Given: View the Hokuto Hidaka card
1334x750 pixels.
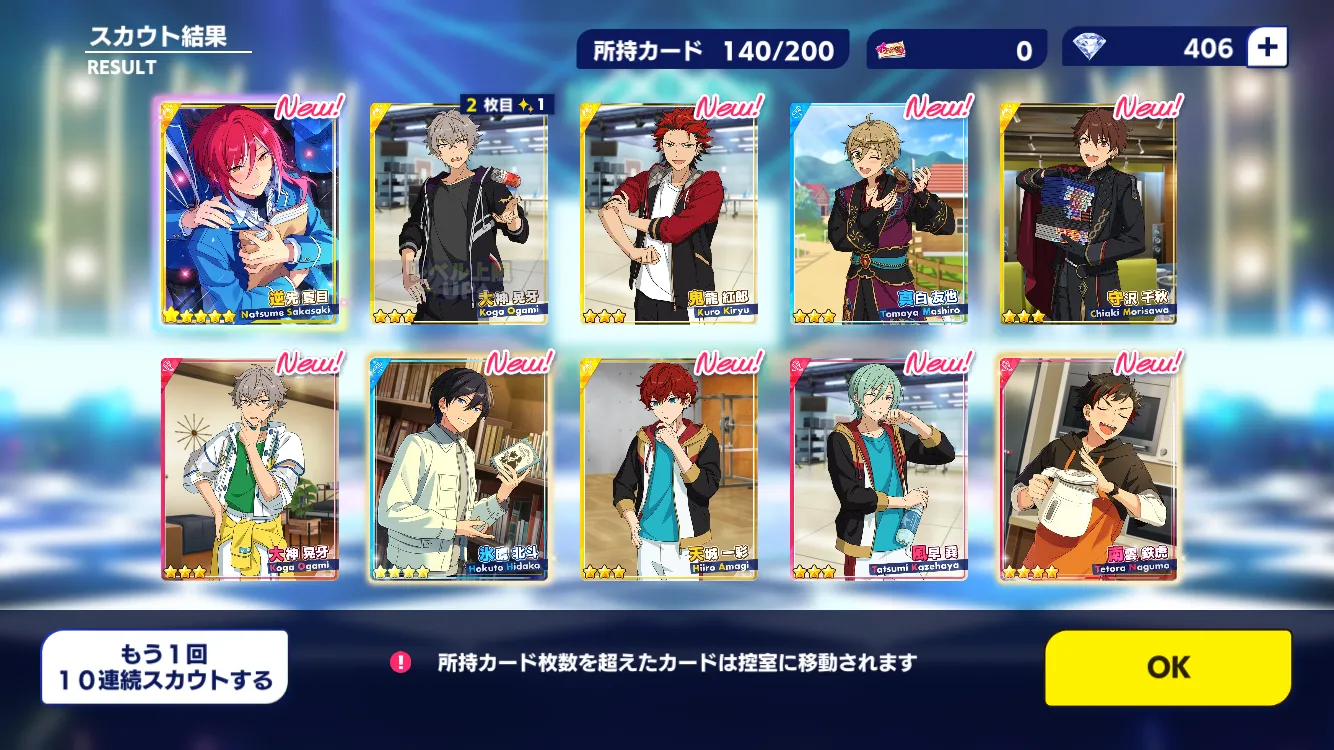Looking at the screenshot, I should 460,470.
